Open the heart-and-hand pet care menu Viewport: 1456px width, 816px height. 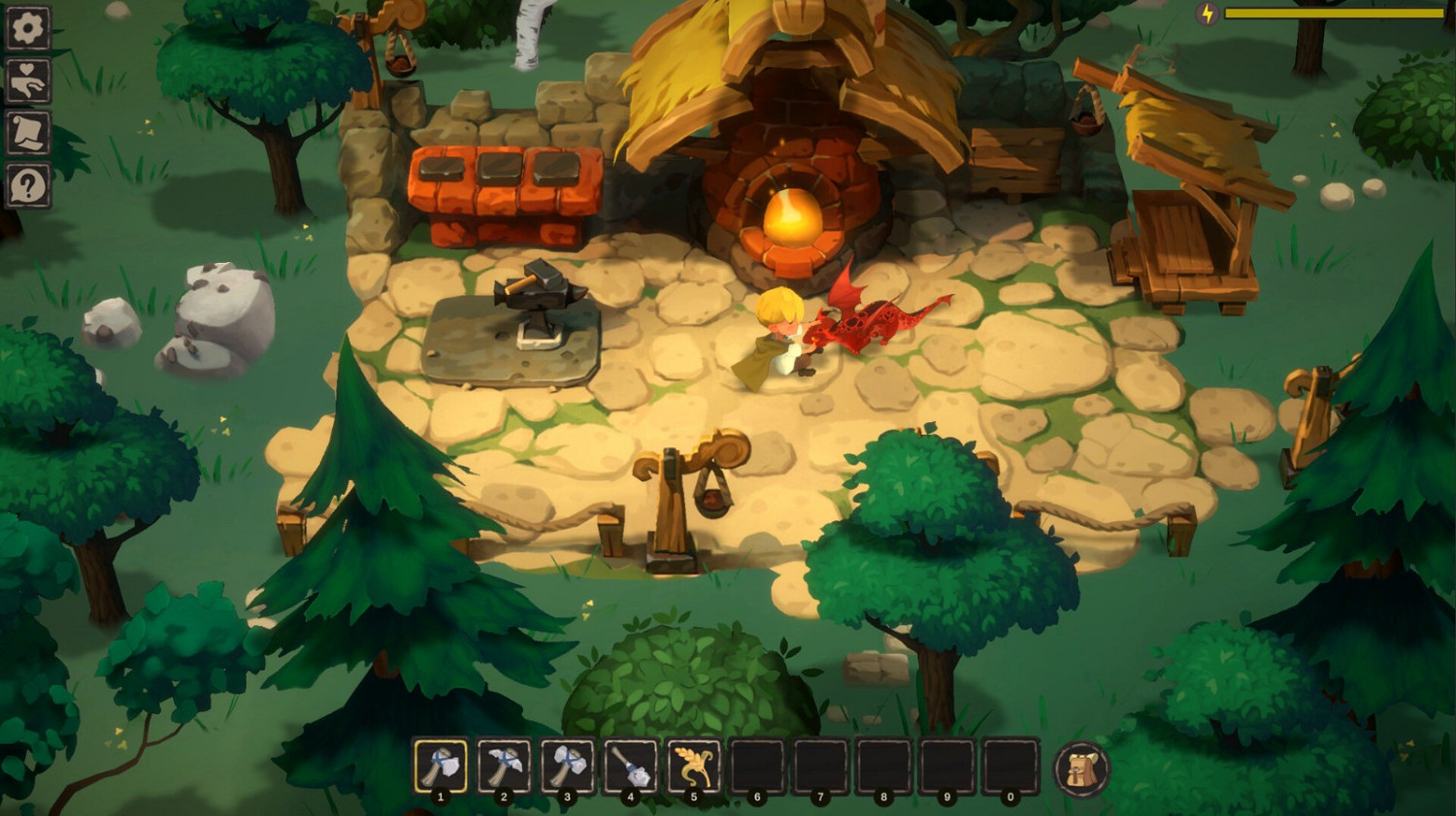point(26,82)
